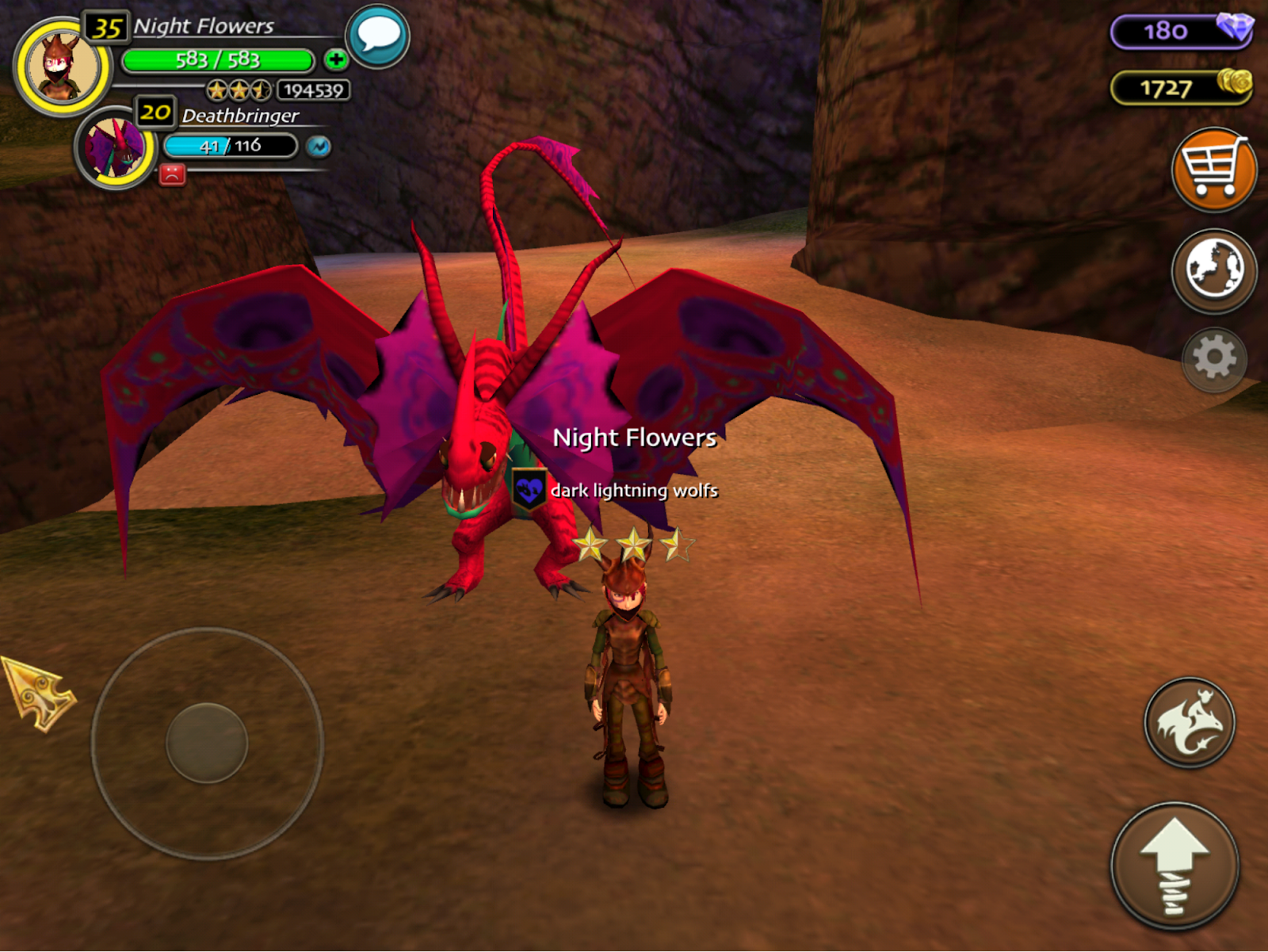
Task: Open the shopping cart store
Action: click(x=1213, y=169)
